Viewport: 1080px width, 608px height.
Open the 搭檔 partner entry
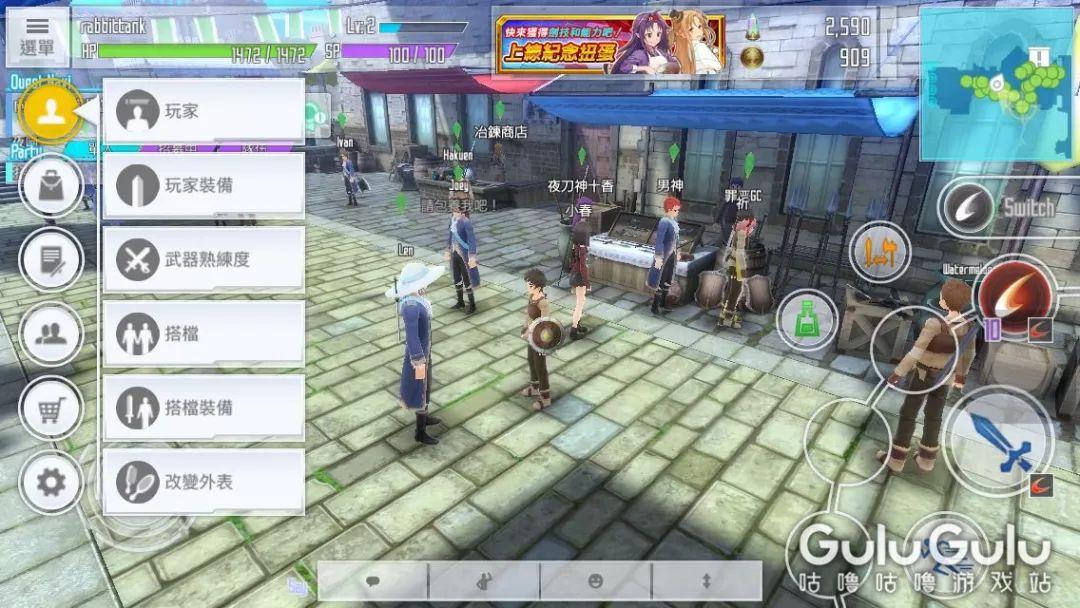204,333
